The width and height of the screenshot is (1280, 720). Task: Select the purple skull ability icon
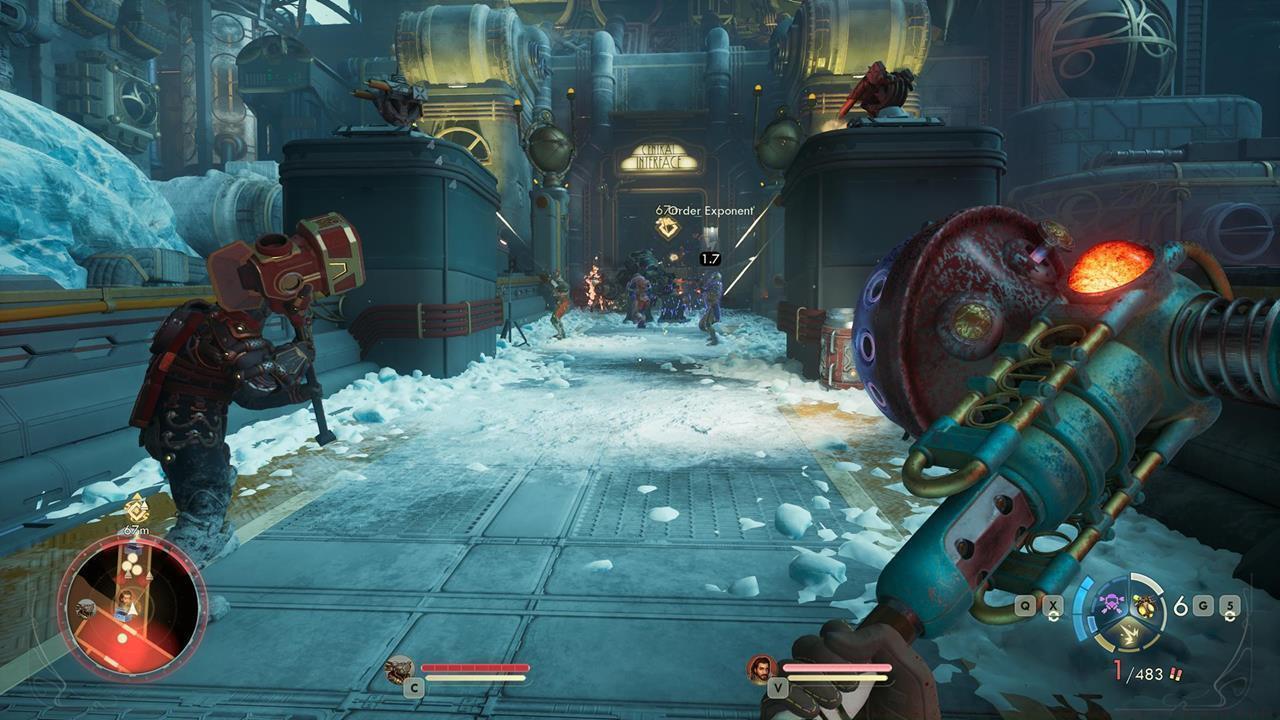[x=1110, y=605]
